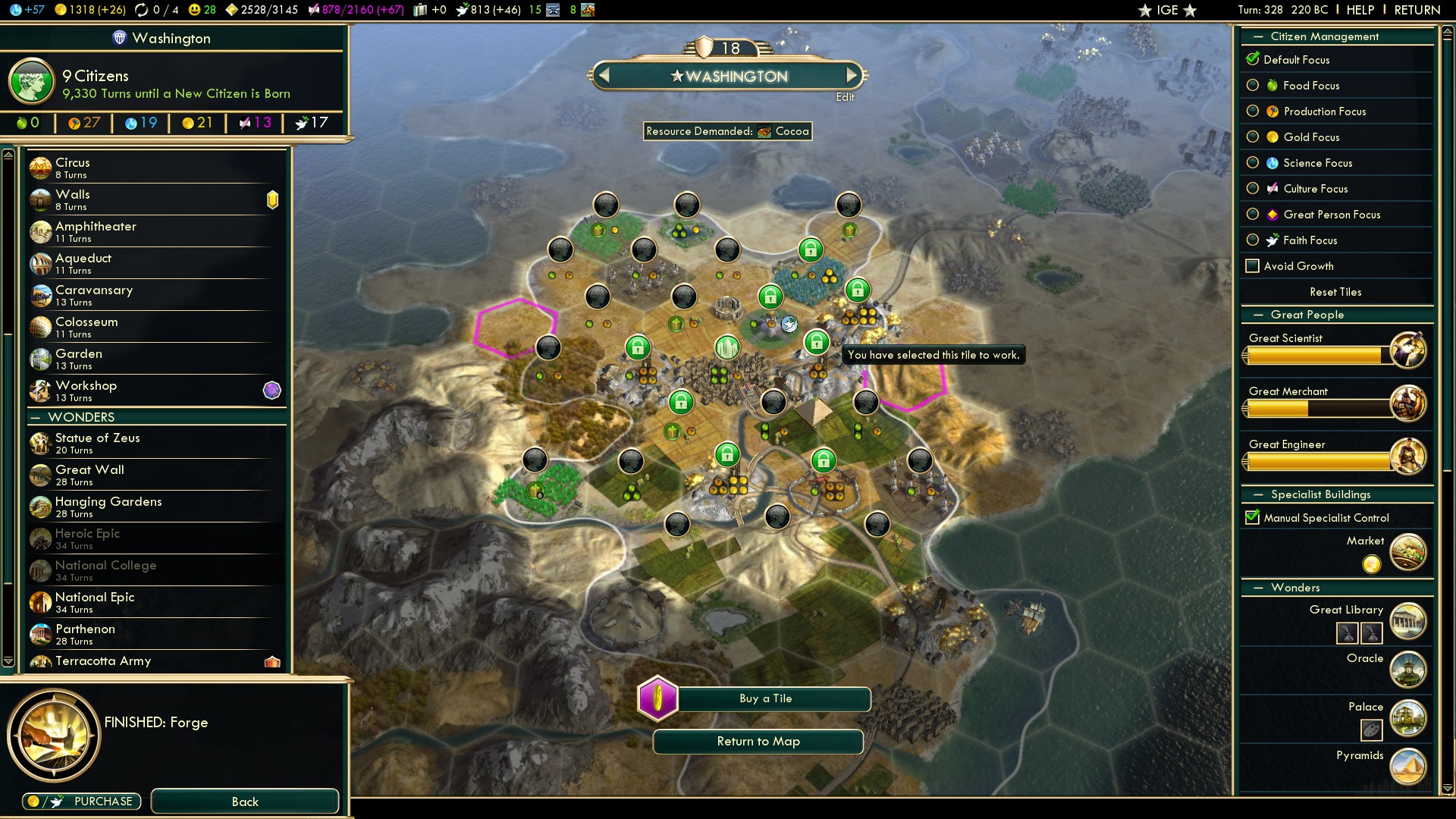1456x819 pixels.
Task: Select the Food Focus radio button
Action: pyautogui.click(x=1254, y=86)
